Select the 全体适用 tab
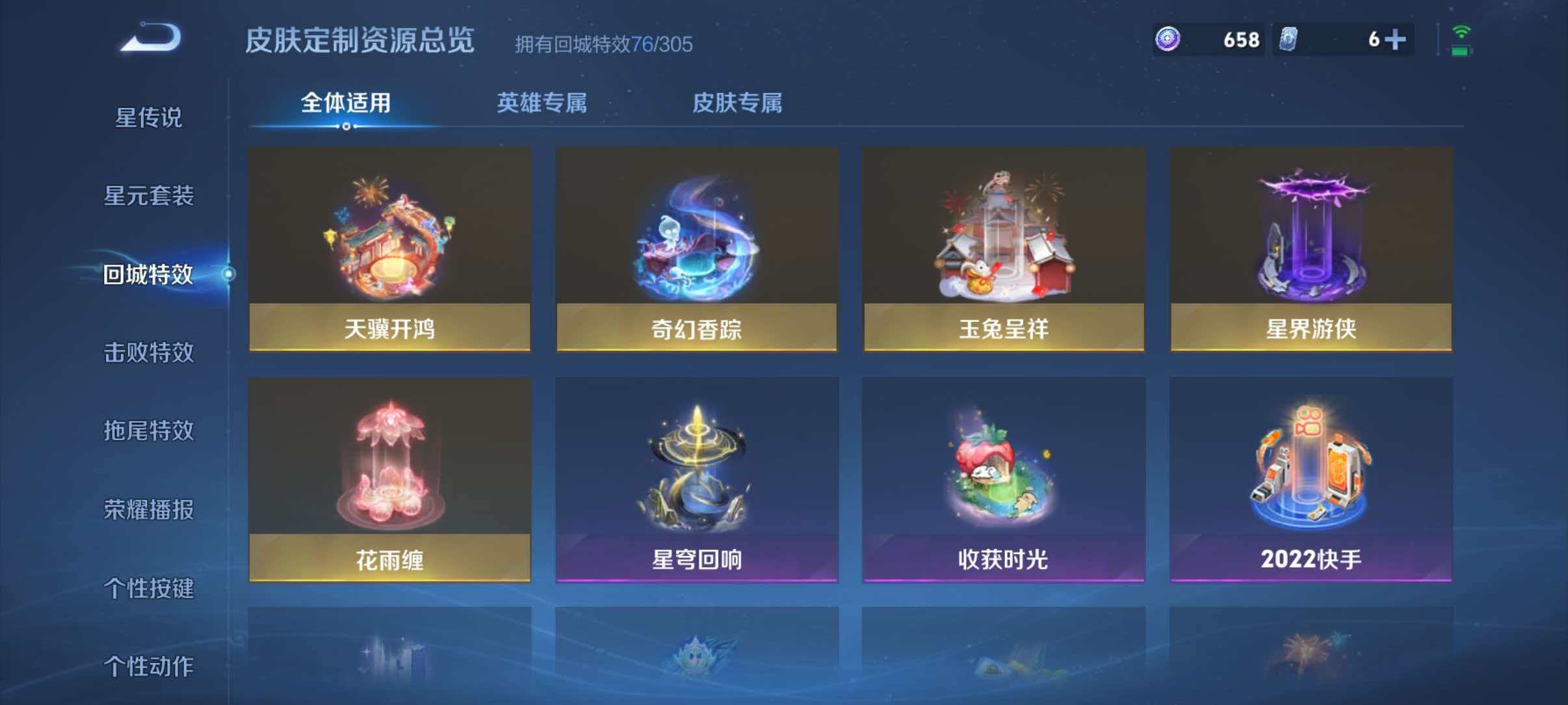This screenshot has height=705, width=1568. tap(345, 103)
